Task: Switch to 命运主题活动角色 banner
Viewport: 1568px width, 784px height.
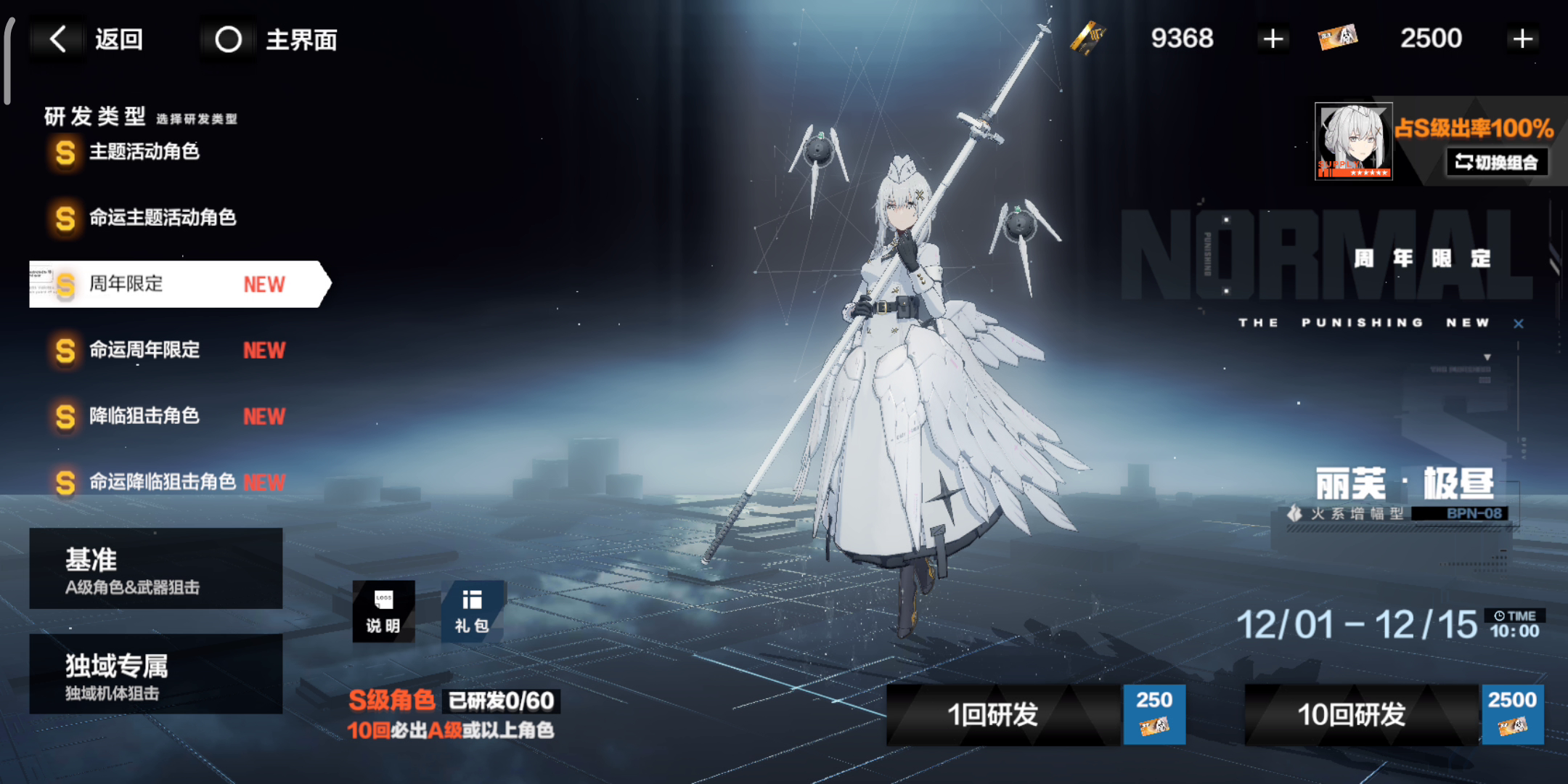Action: [161, 218]
